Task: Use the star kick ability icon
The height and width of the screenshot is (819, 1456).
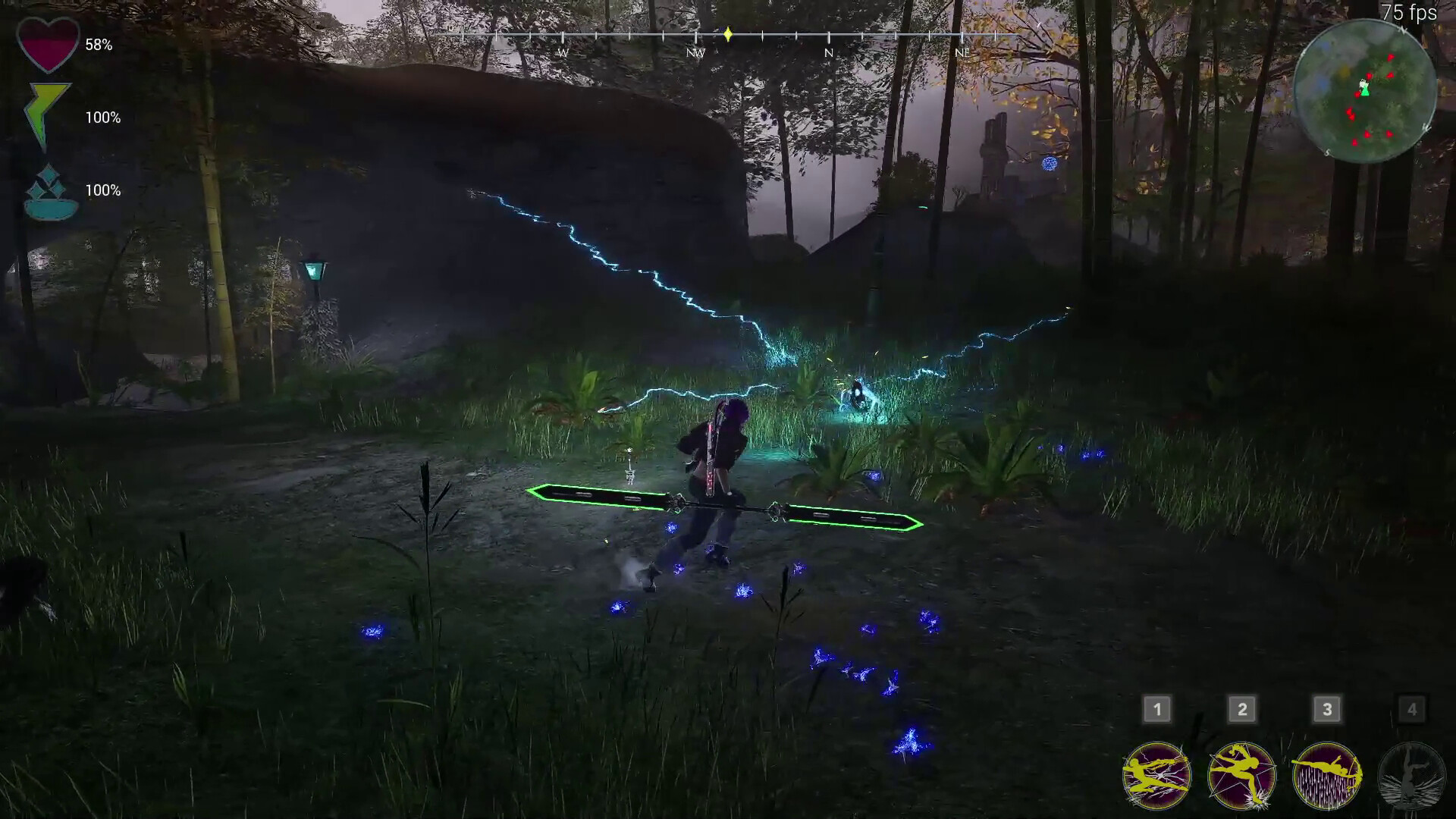Action: [x=1241, y=774]
